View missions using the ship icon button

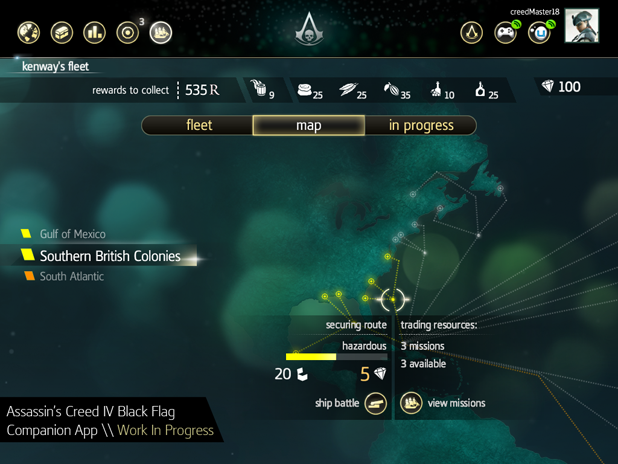point(411,403)
